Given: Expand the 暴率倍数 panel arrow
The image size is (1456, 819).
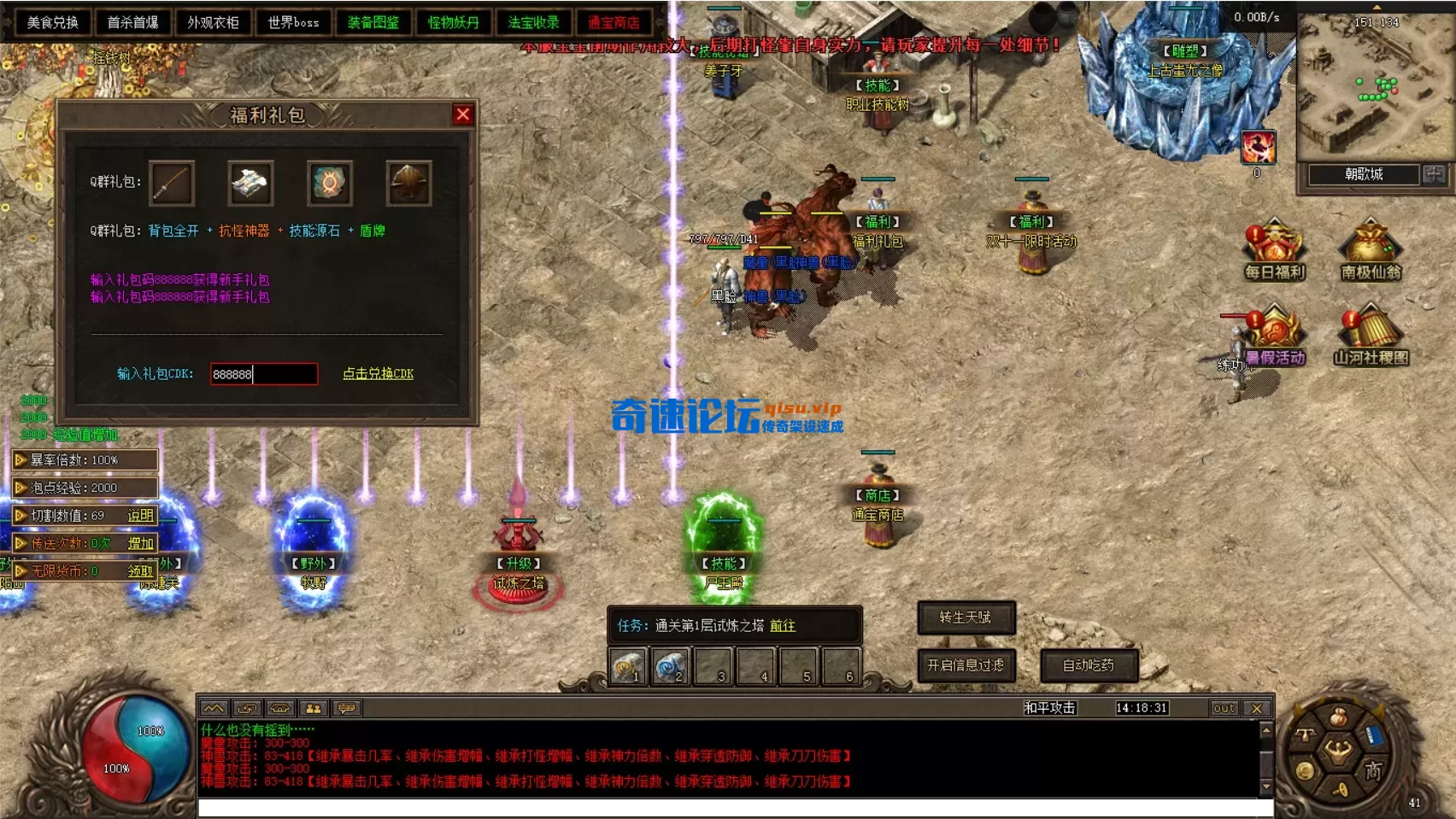Looking at the screenshot, I should coord(20,460).
